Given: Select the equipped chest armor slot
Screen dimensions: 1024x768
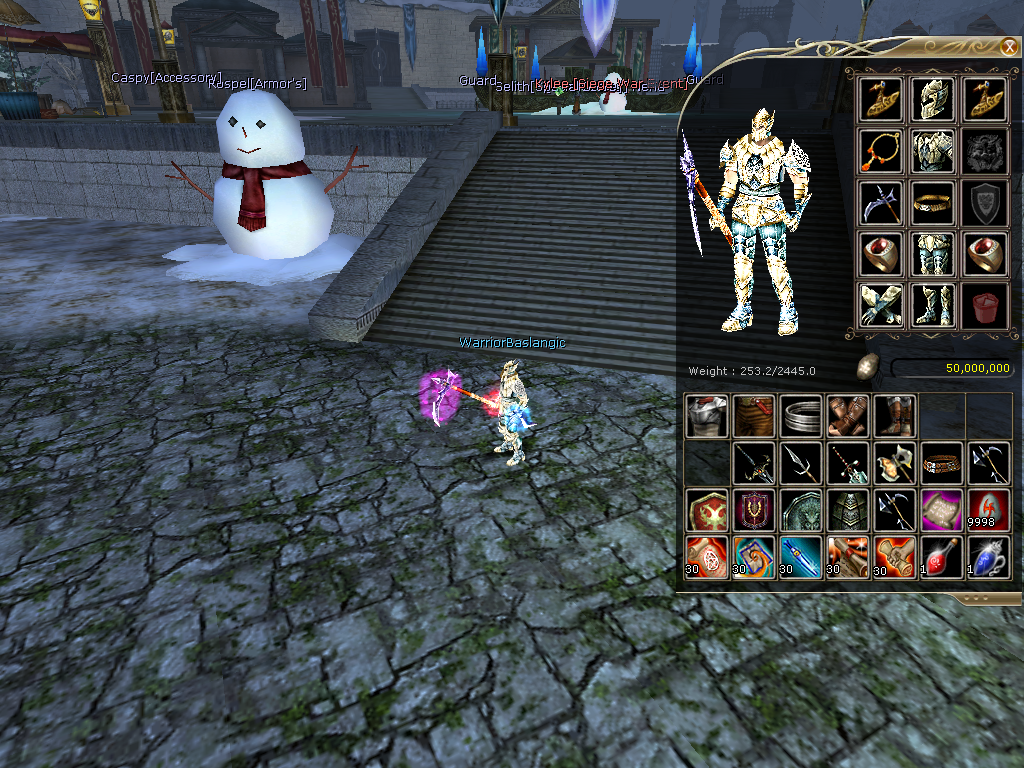Looking at the screenshot, I should click(933, 151).
